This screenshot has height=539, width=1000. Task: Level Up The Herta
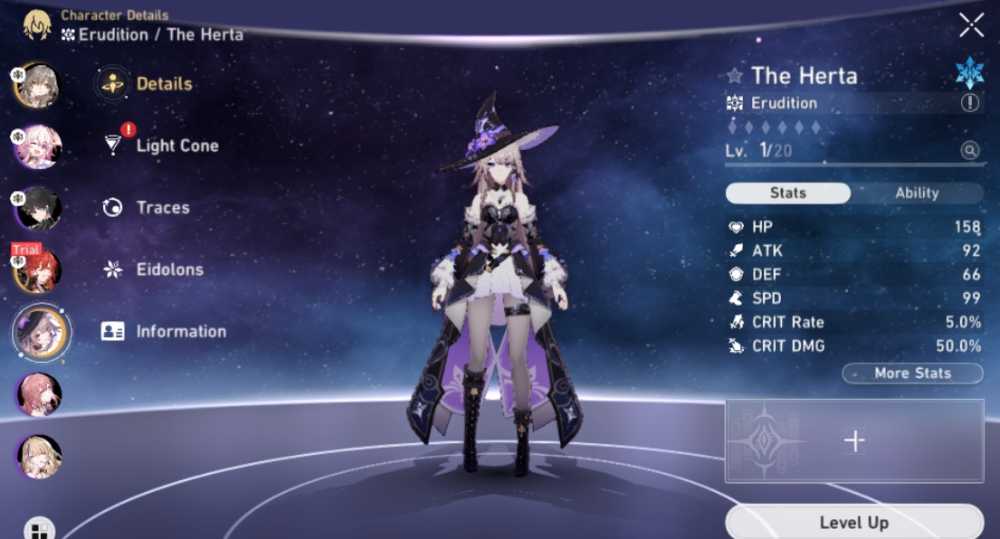pos(853,522)
